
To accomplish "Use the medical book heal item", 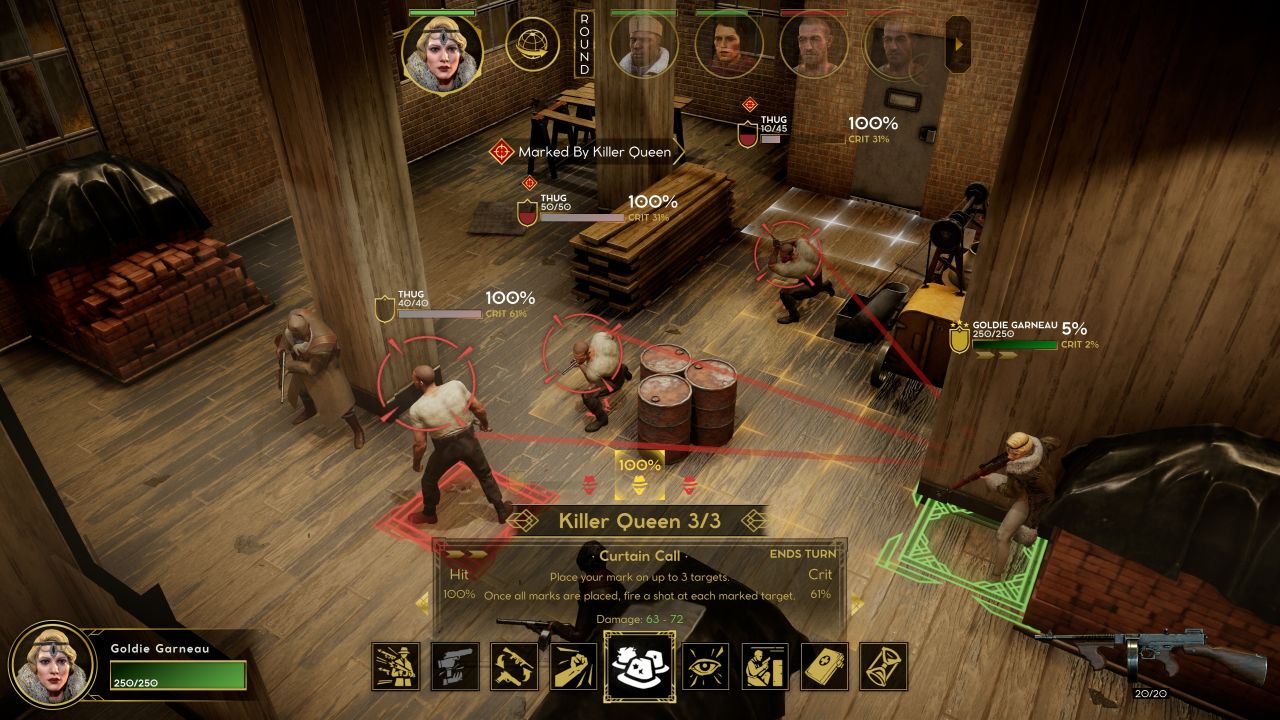I will (824, 667).
